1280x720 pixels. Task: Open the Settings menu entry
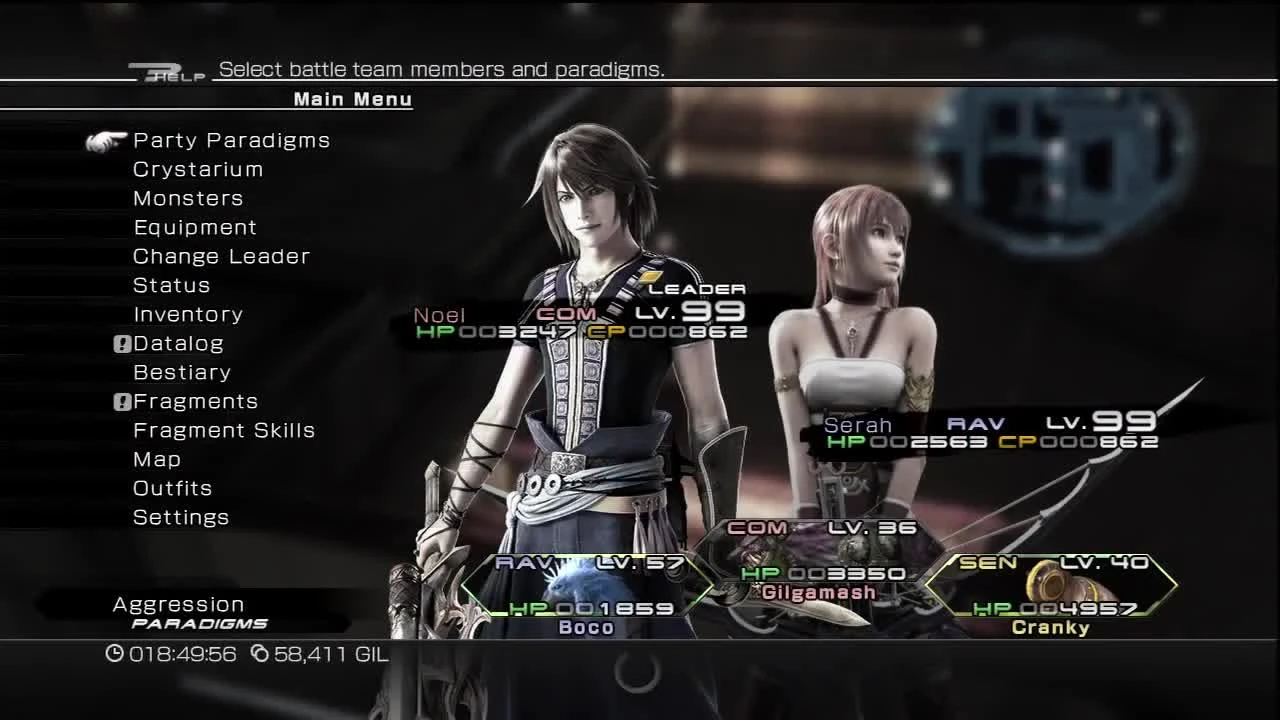coord(181,517)
